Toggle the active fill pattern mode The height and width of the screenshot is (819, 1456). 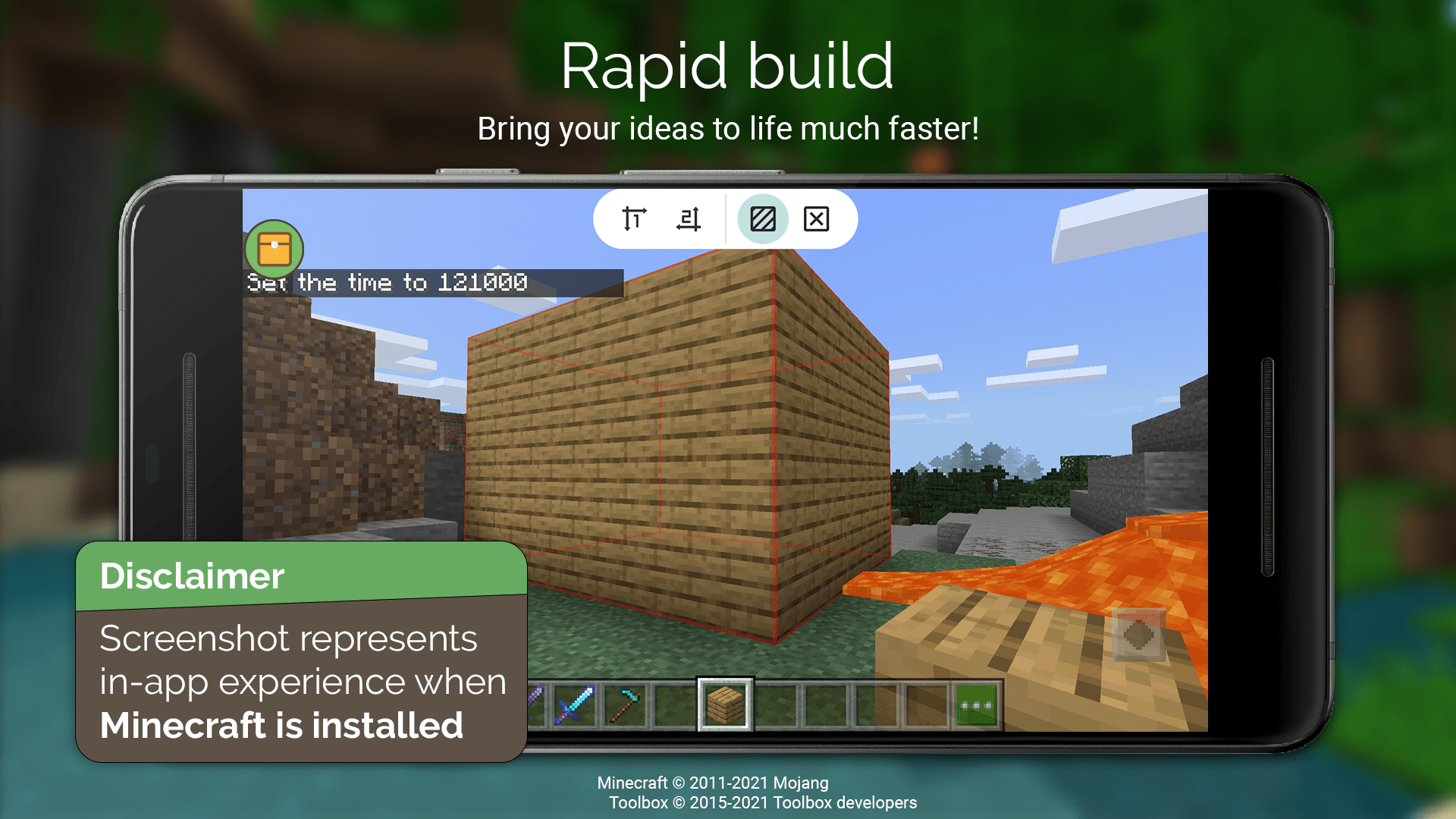[763, 219]
